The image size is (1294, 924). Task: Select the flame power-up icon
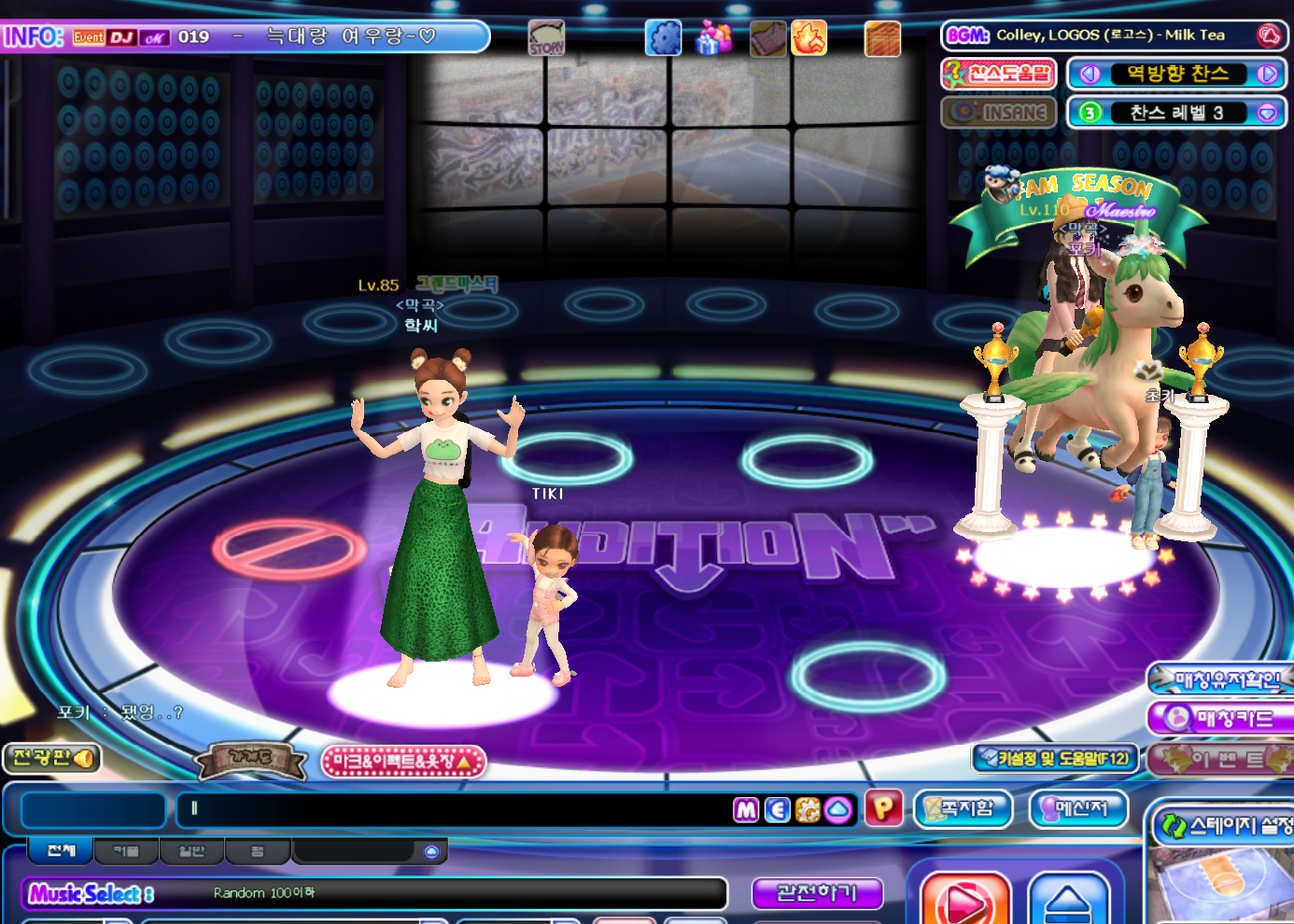(x=809, y=38)
